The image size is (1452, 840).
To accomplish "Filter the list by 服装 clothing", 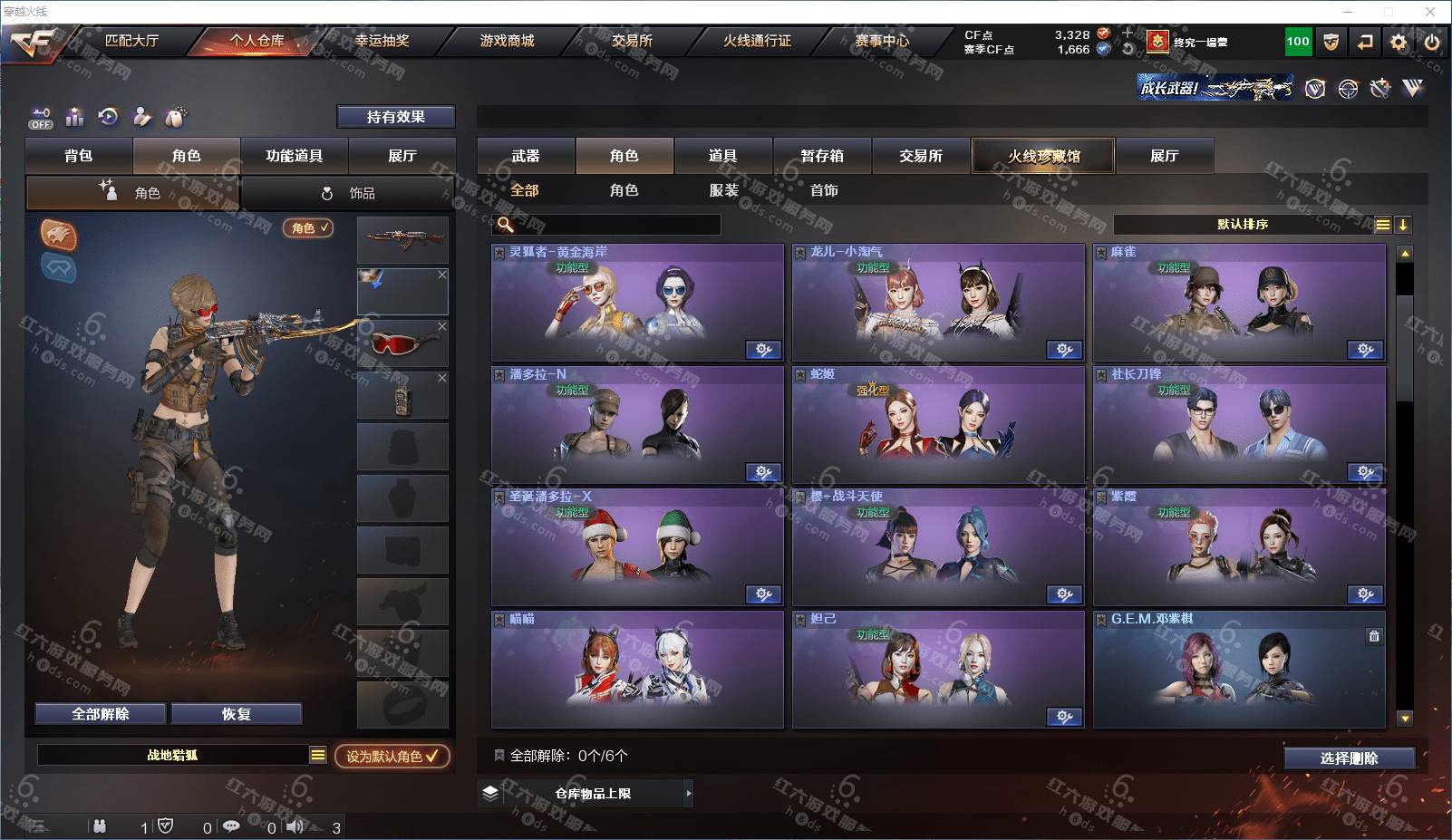I will point(723,190).
